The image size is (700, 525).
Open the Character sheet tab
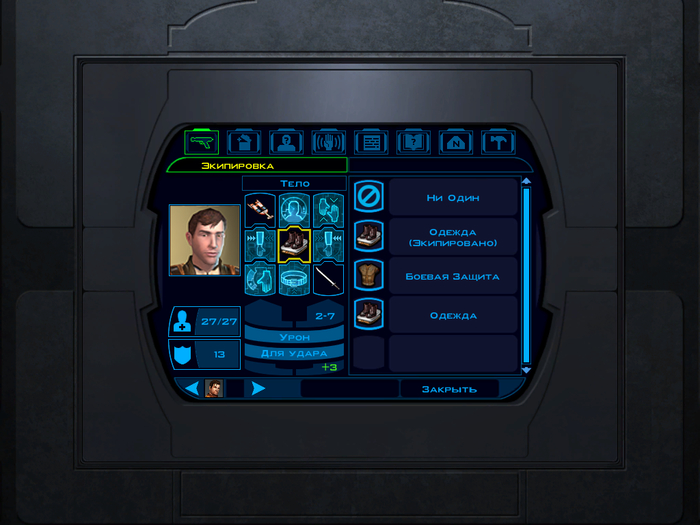(x=287, y=142)
